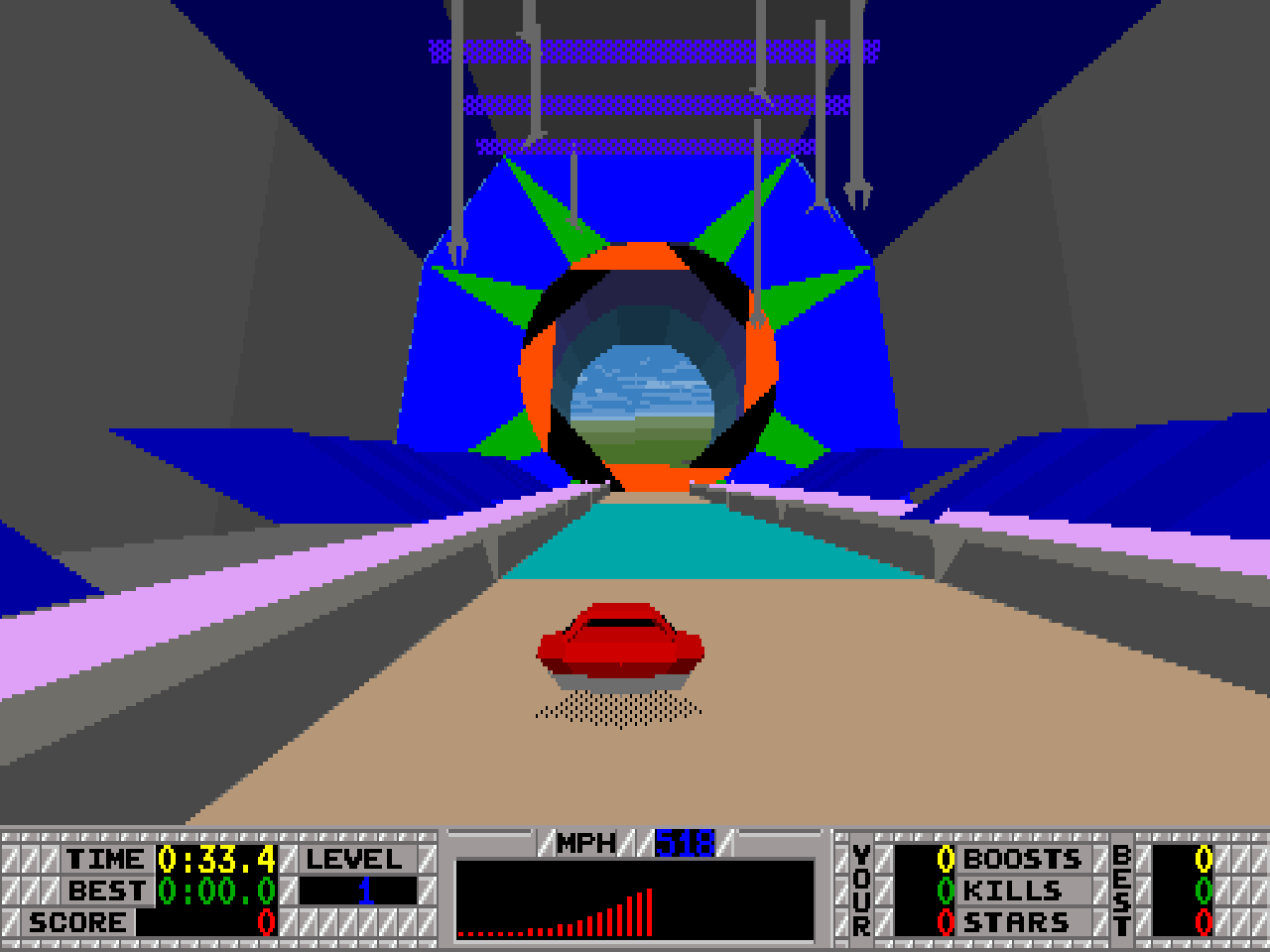Click the red stars marker in BEST column
This screenshot has width=1270, height=952.
[x=1206, y=921]
